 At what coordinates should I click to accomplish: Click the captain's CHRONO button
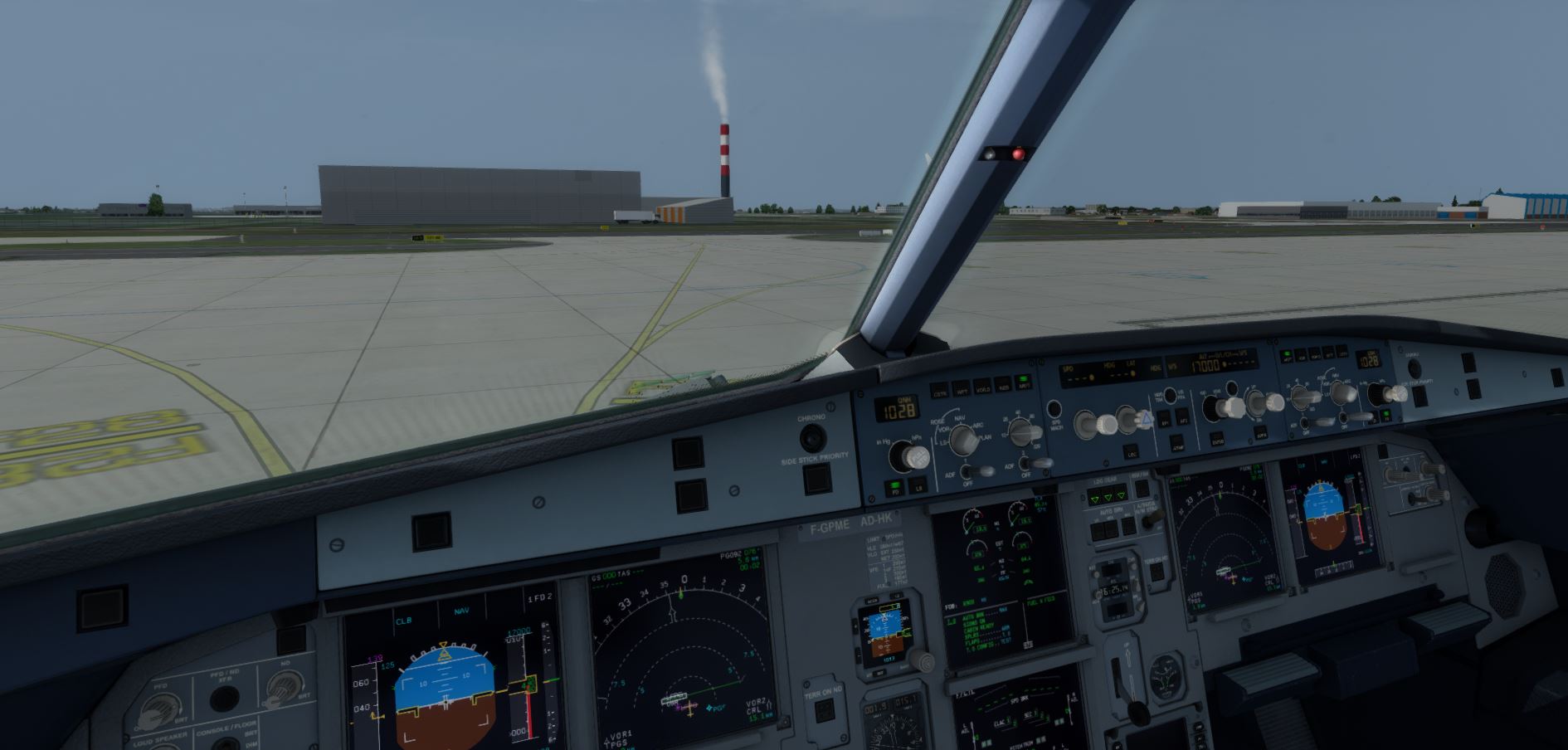811,436
